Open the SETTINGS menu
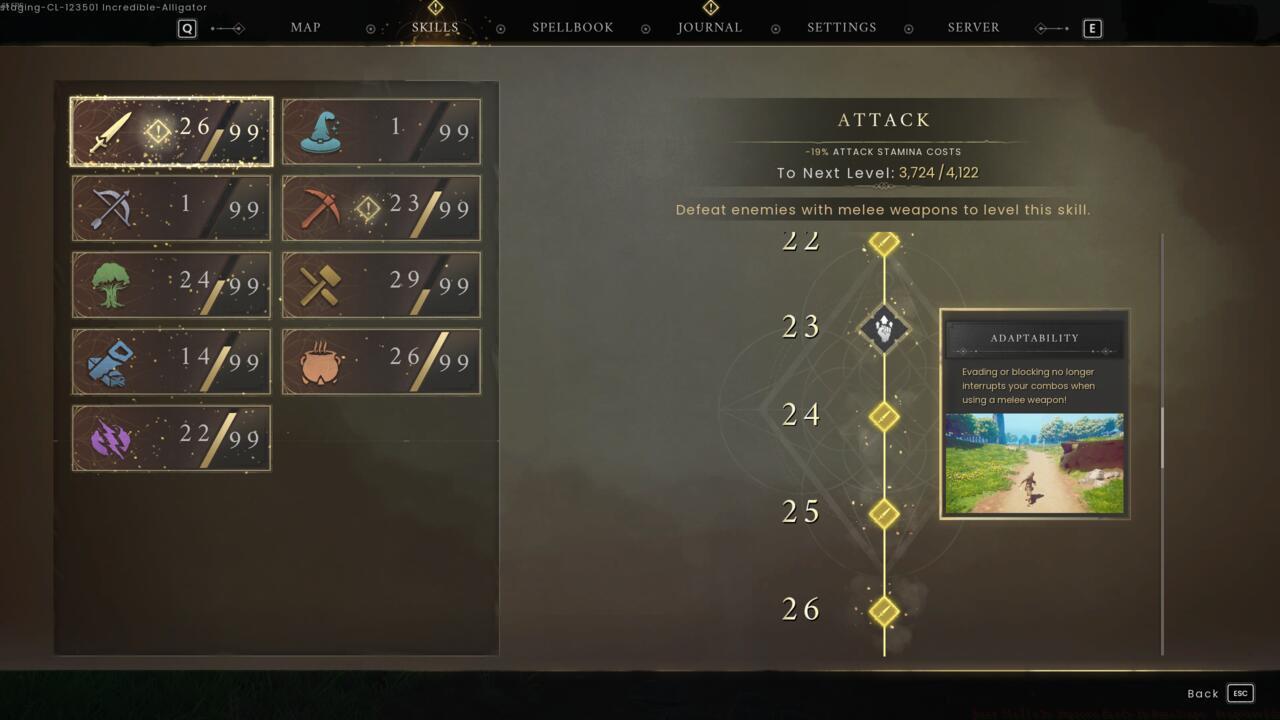This screenshot has height=720, width=1280. 841,27
